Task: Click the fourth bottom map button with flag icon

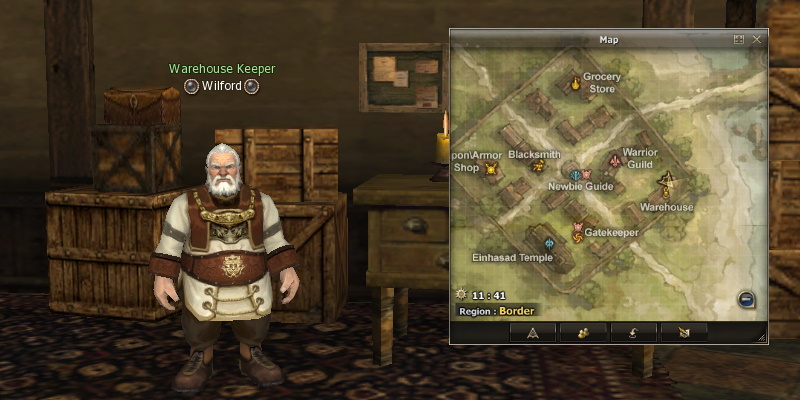Action: point(683,333)
